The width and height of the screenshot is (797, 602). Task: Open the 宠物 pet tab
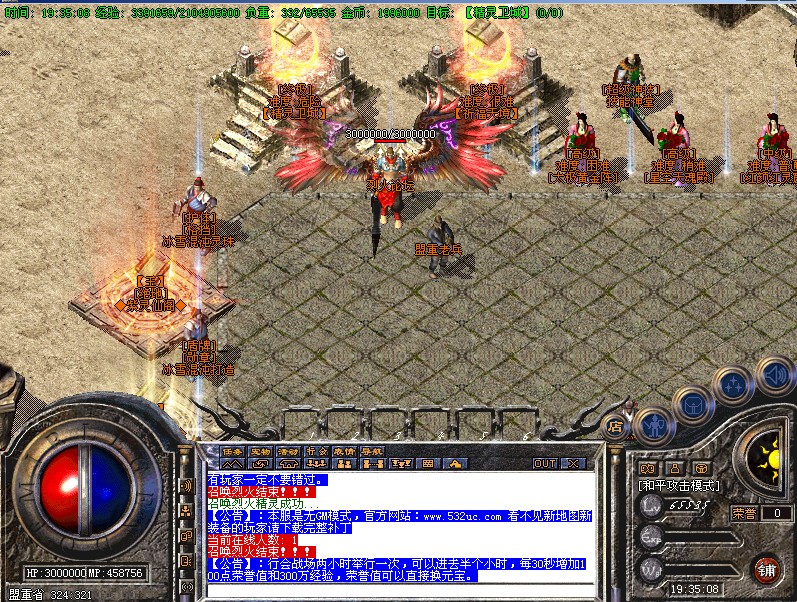click(x=259, y=450)
